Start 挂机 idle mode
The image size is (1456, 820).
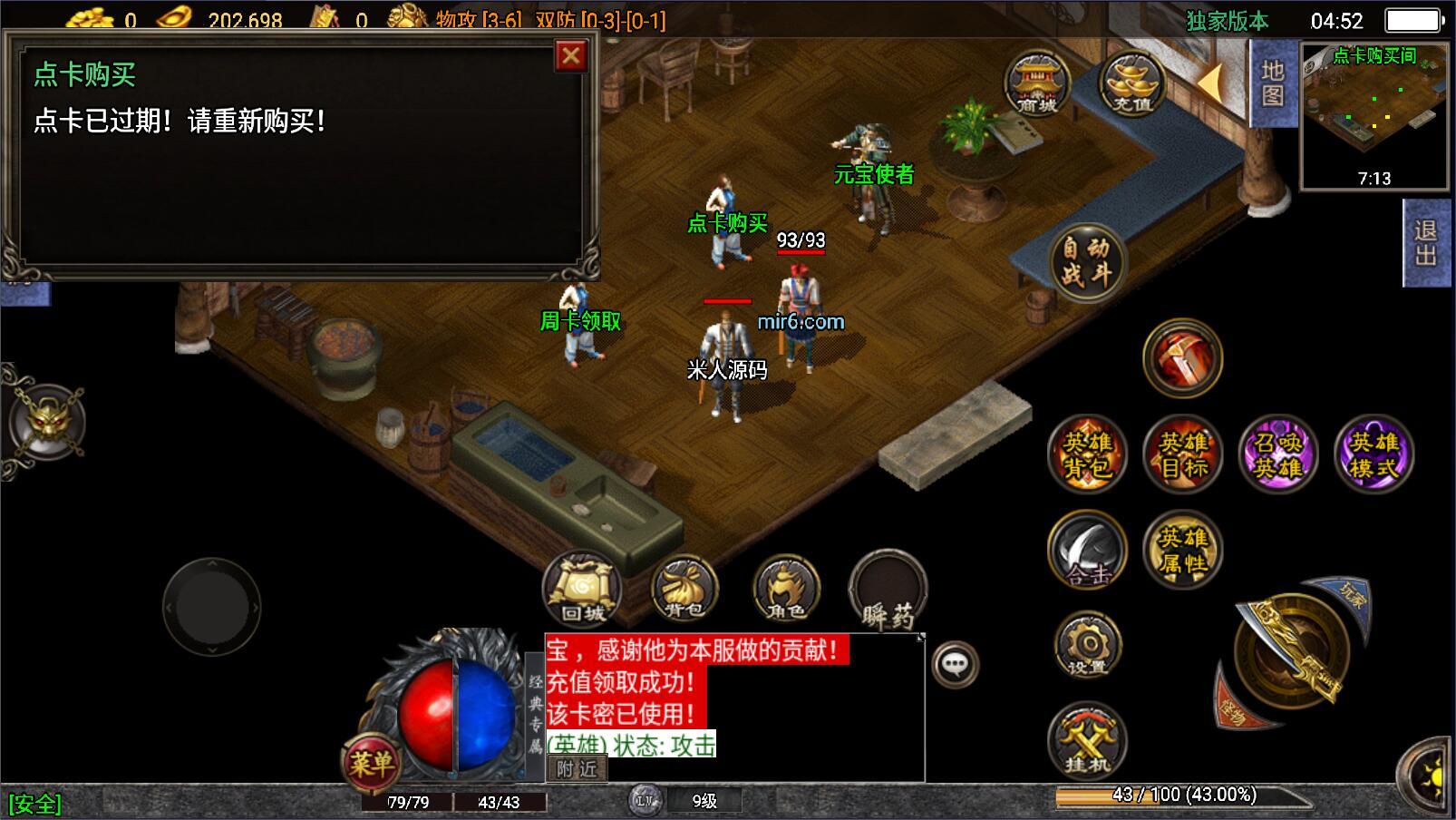pyautogui.click(x=1087, y=741)
